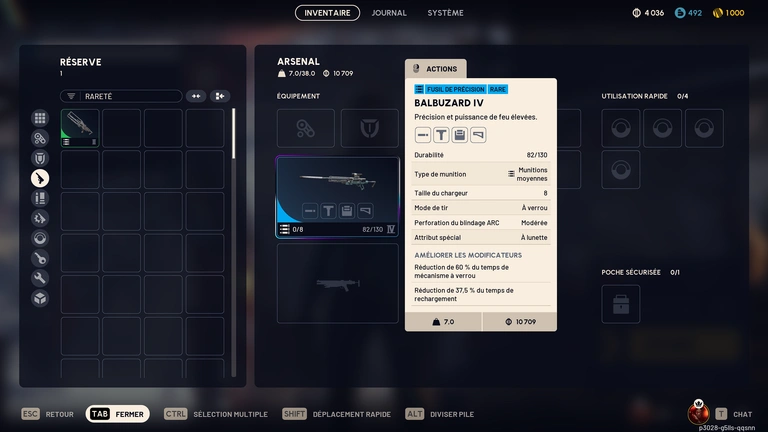Filter reserve by weapons category
768x432 pixels.
tap(40, 178)
